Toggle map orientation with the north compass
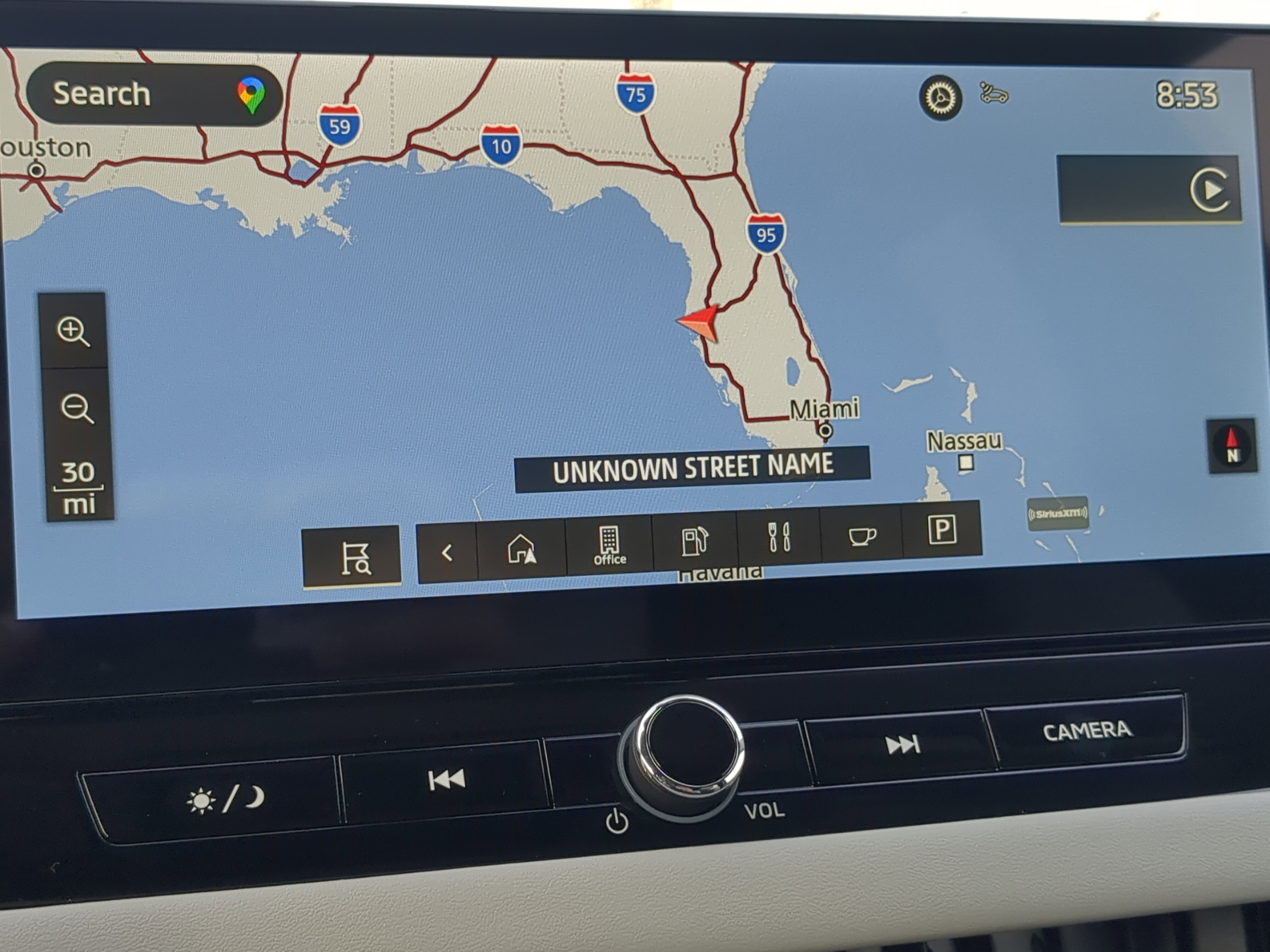This screenshot has height=952, width=1270. pyautogui.click(x=1232, y=446)
